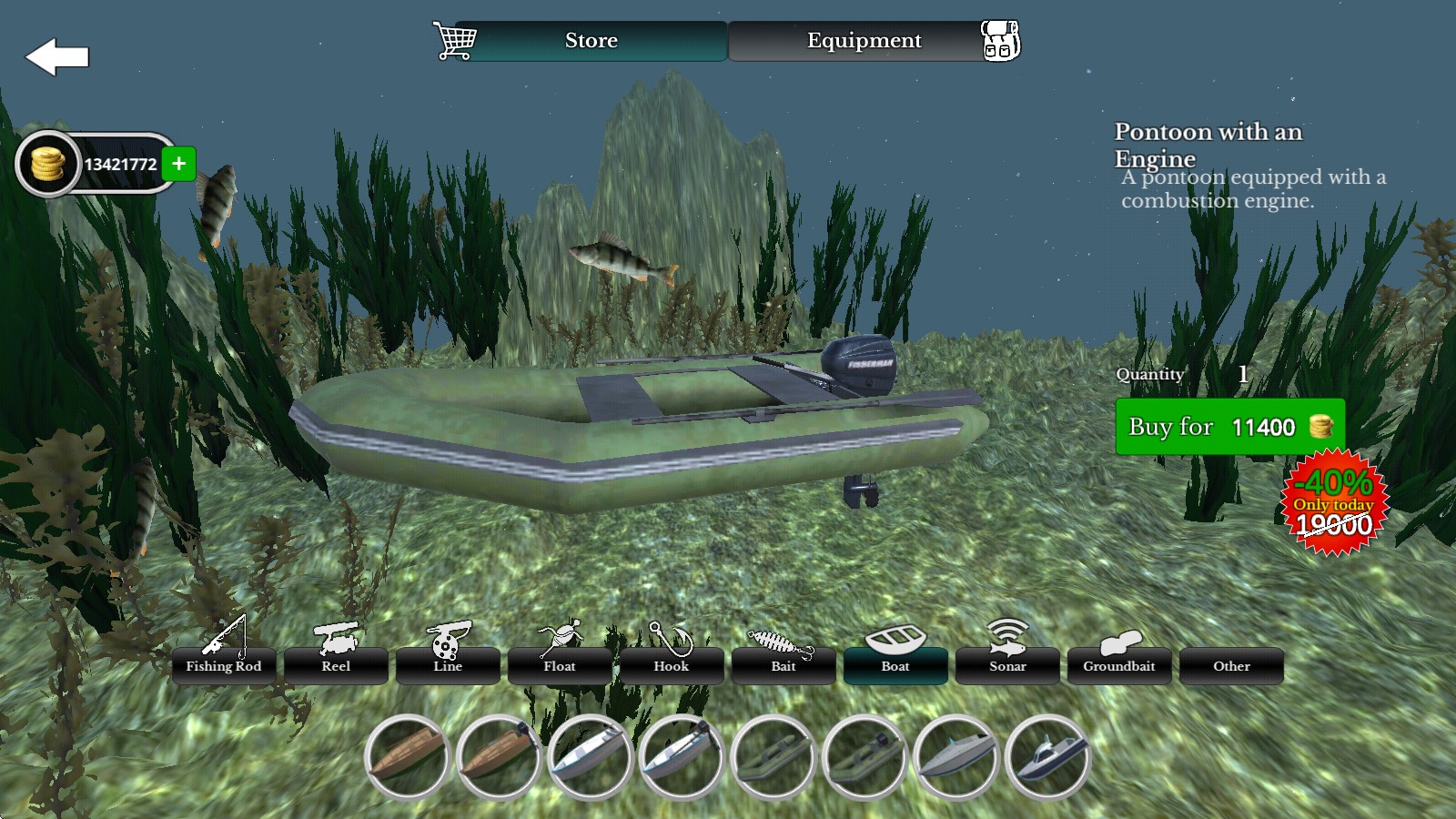
Task: Select the Fishing Rod category
Action: click(x=224, y=665)
